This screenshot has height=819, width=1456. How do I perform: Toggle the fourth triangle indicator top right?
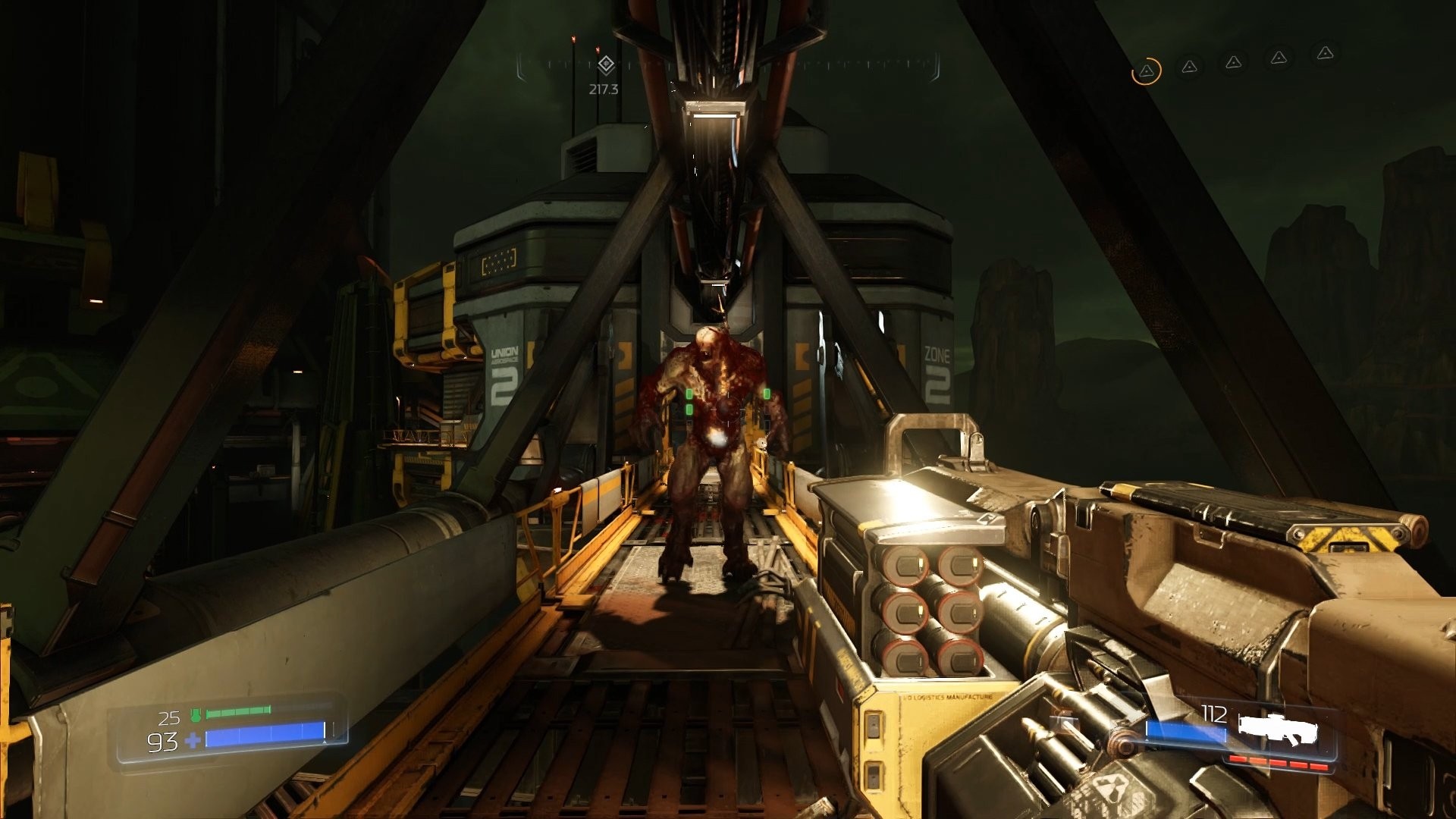pyautogui.click(x=1279, y=56)
